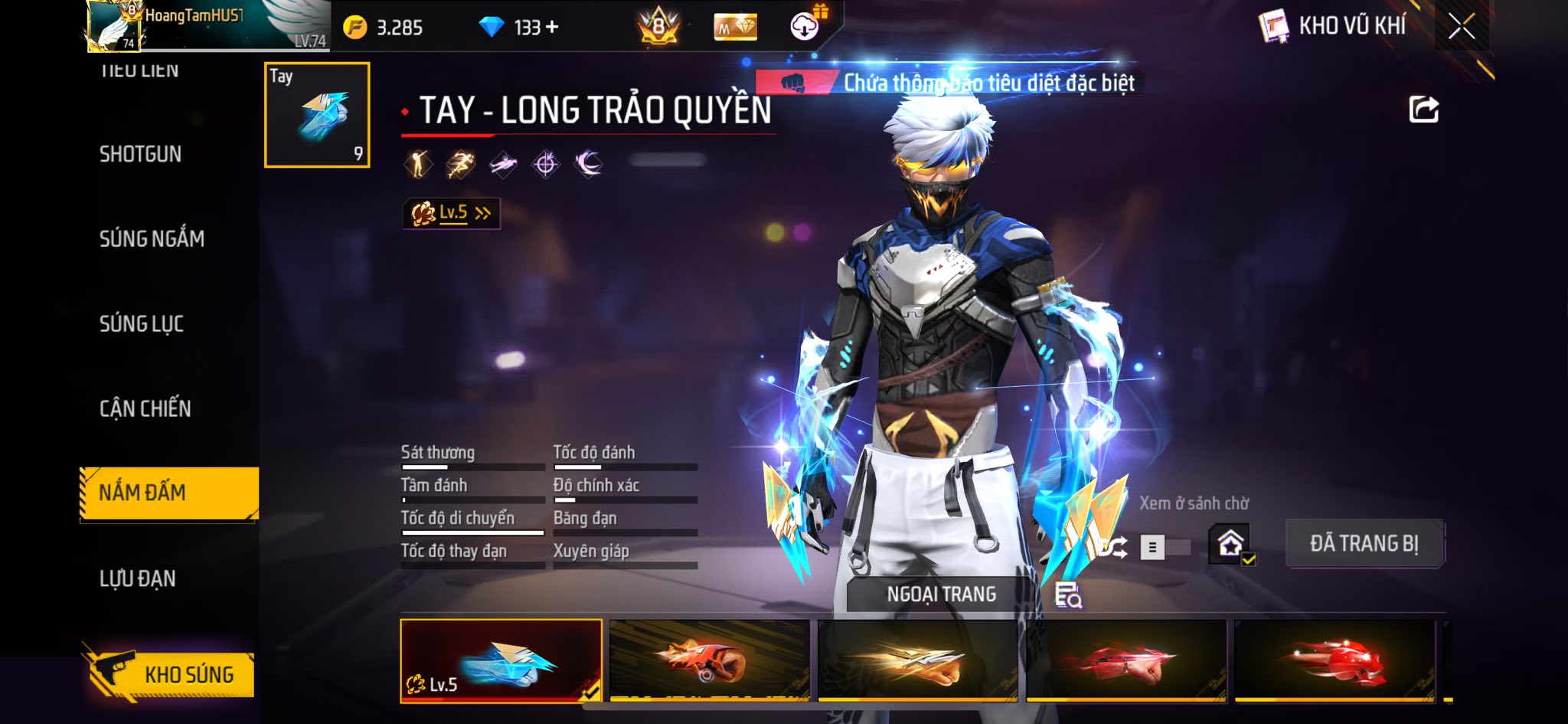The image size is (1568, 724).
Task: Add diamonds with the plus button
Action: coord(552,28)
